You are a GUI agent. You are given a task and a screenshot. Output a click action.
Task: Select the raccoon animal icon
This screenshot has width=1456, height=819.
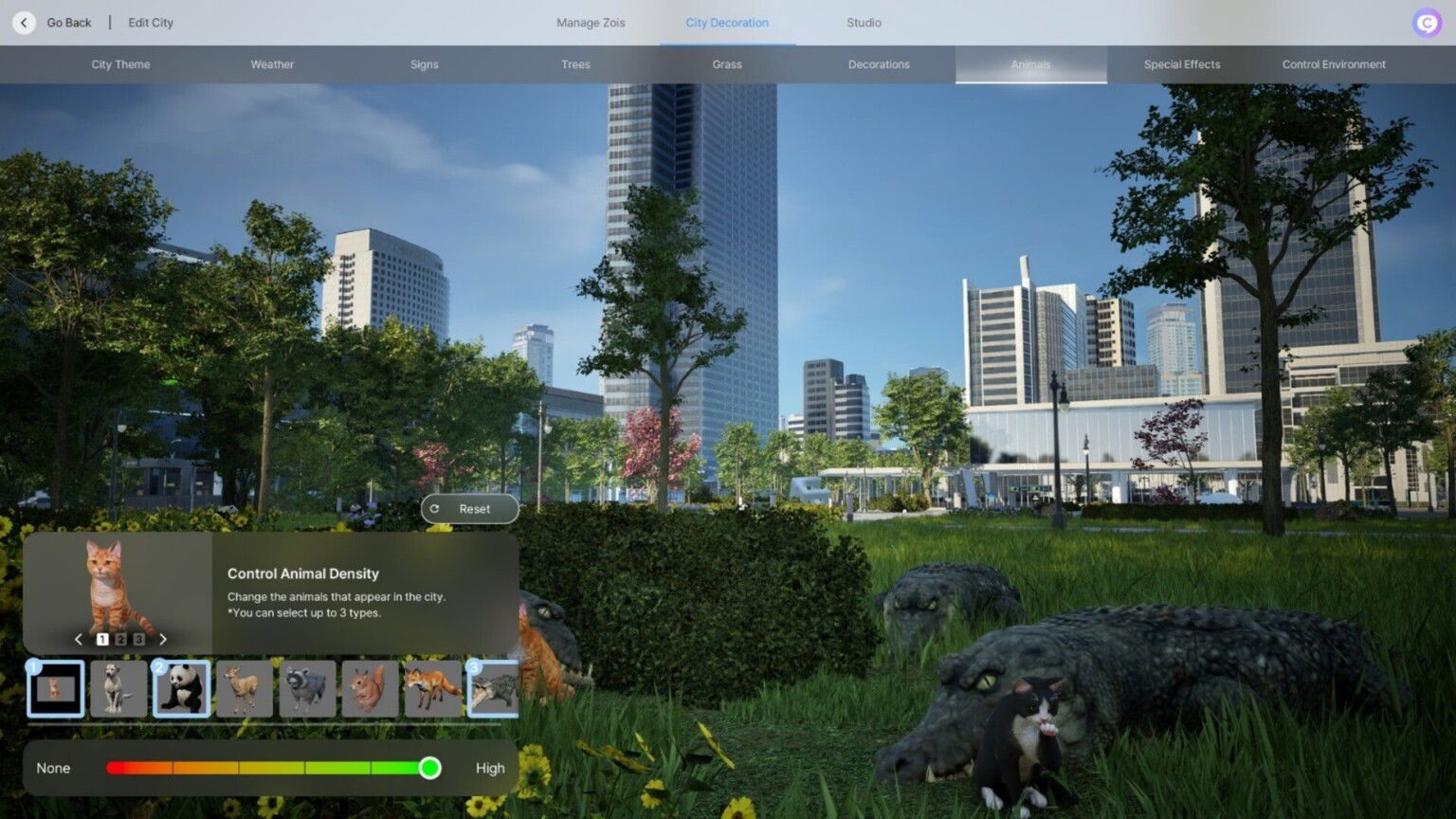pos(307,689)
